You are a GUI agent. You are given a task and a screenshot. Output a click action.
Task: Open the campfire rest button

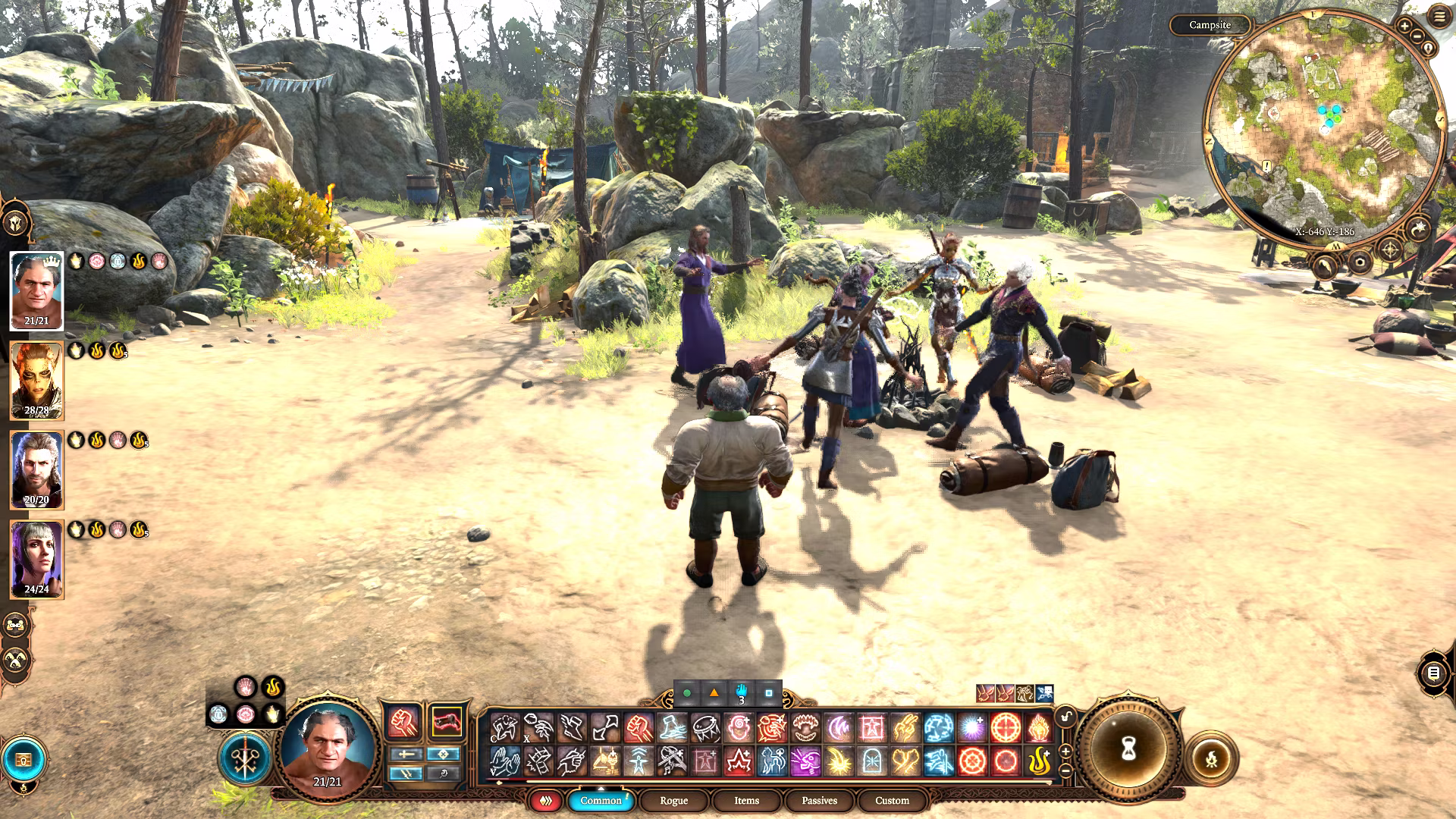pyautogui.click(x=1211, y=758)
